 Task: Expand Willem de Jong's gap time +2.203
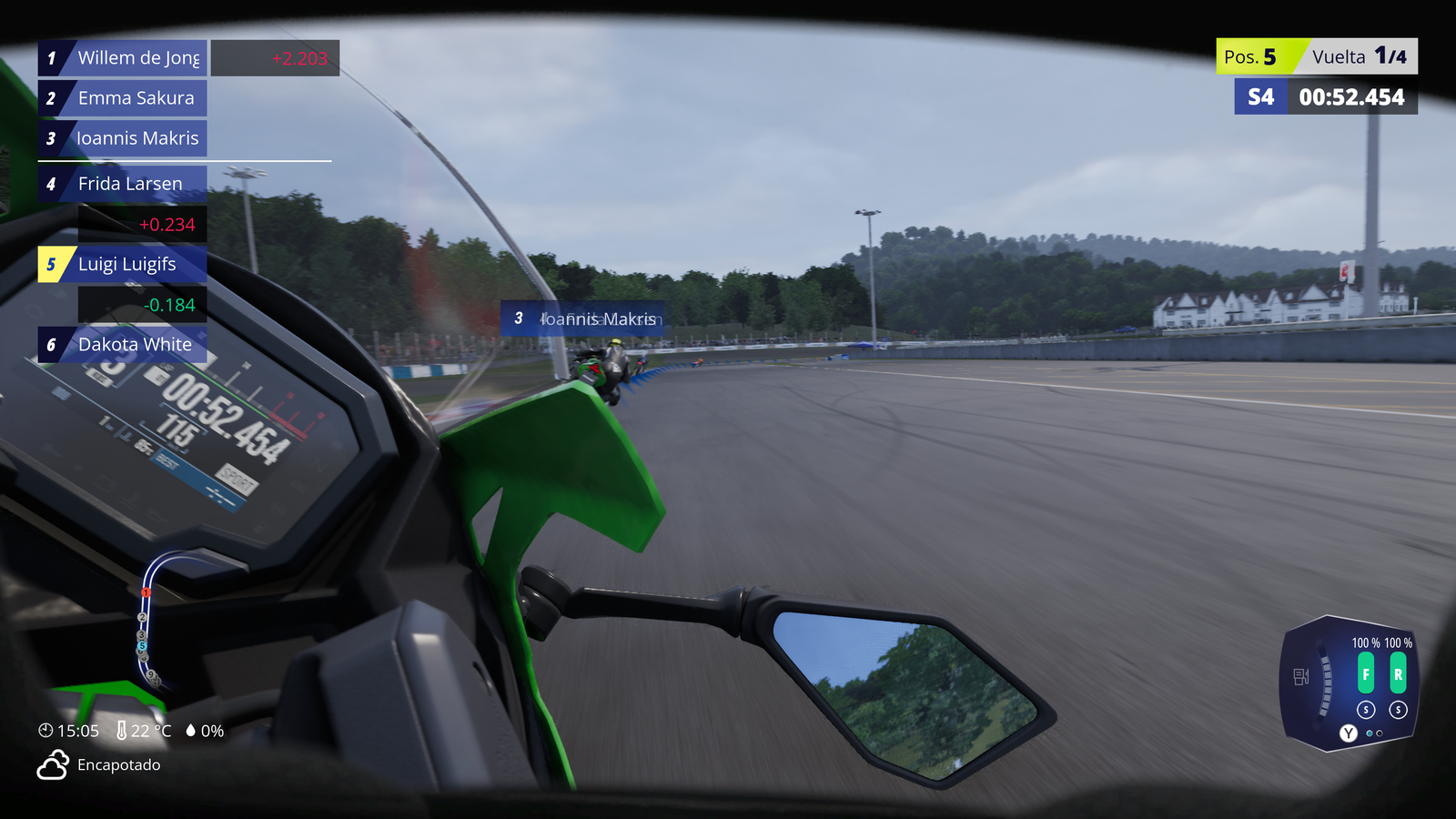299,57
